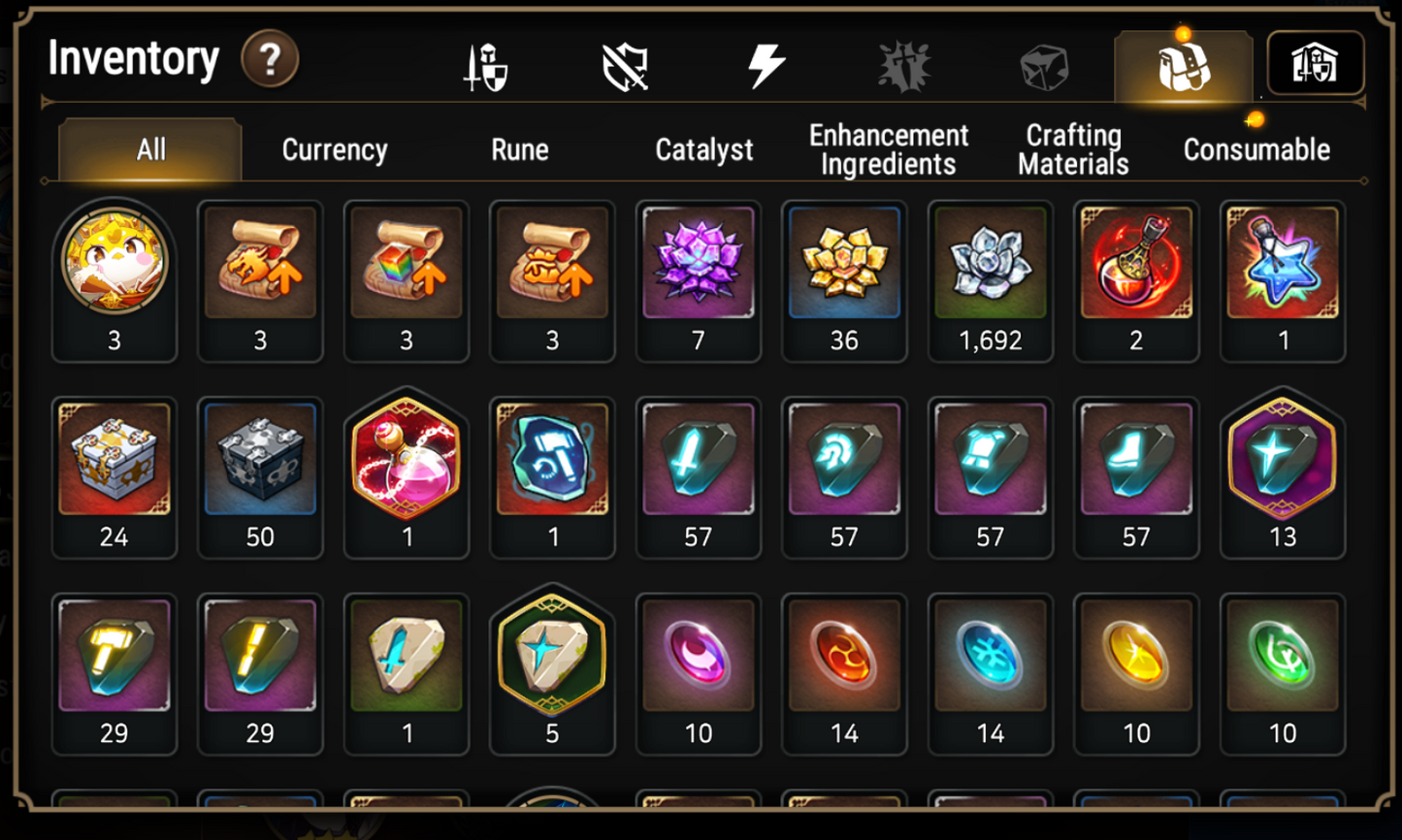This screenshot has height=840, width=1402.
Task: Select the Catalyst tab
Action: click(703, 150)
